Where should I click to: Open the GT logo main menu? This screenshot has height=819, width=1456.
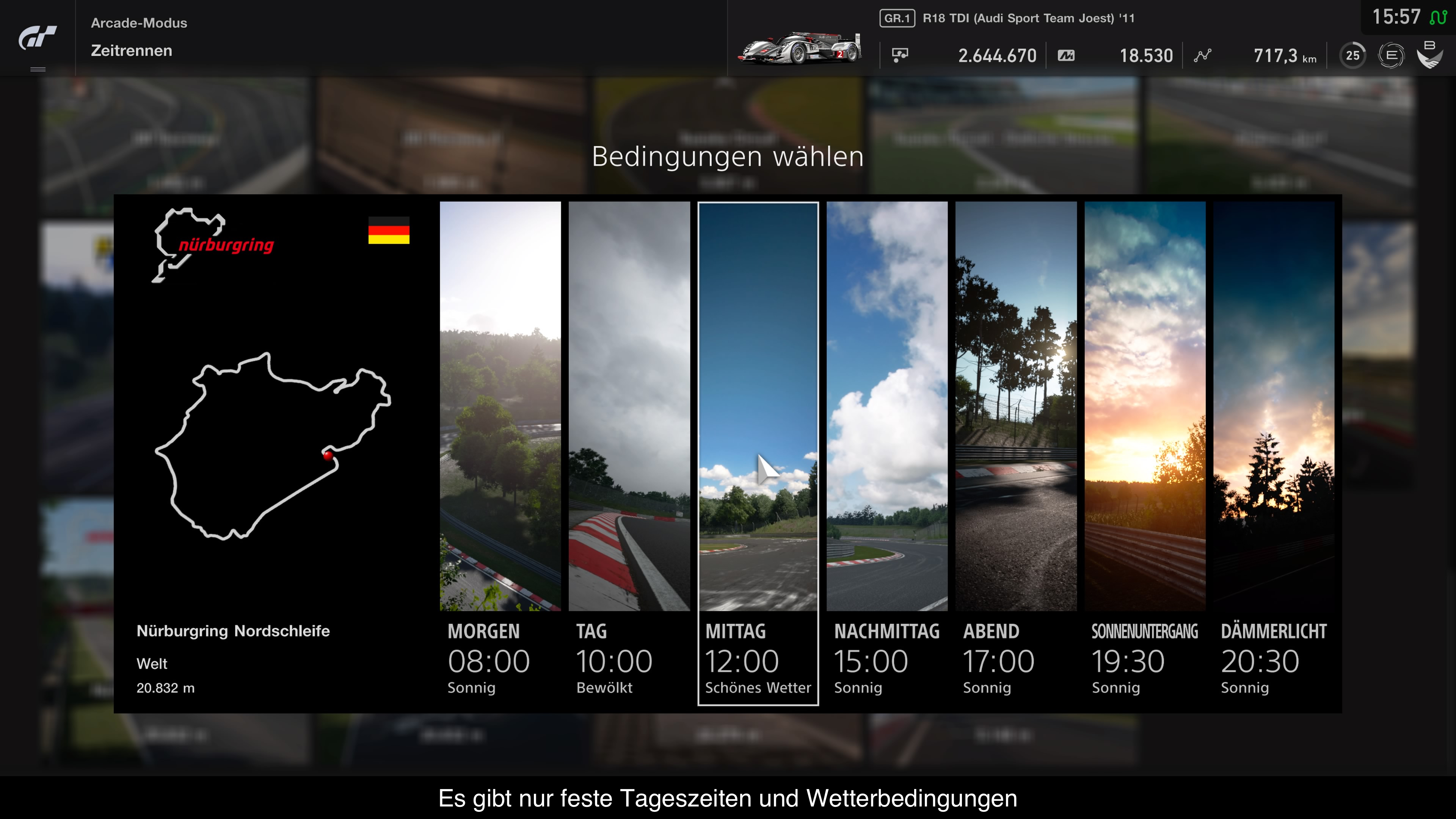coord(37,38)
